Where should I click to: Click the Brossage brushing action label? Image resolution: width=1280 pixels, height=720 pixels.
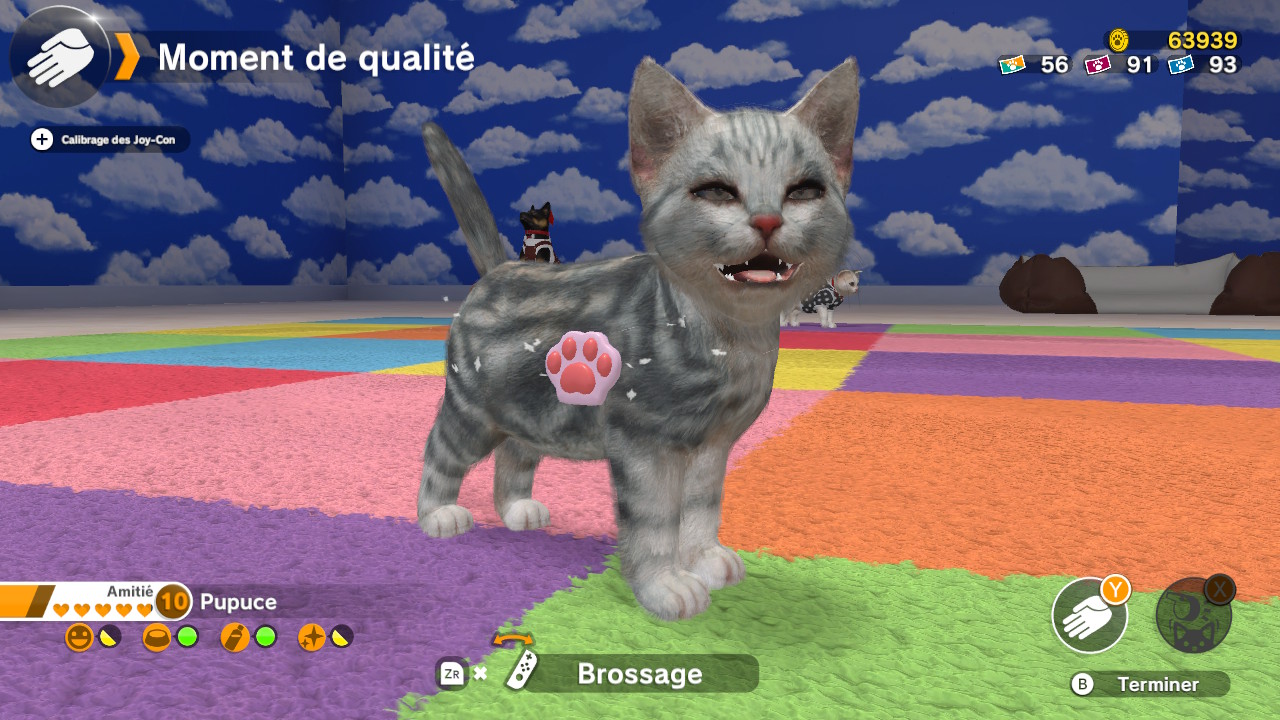coord(638,674)
